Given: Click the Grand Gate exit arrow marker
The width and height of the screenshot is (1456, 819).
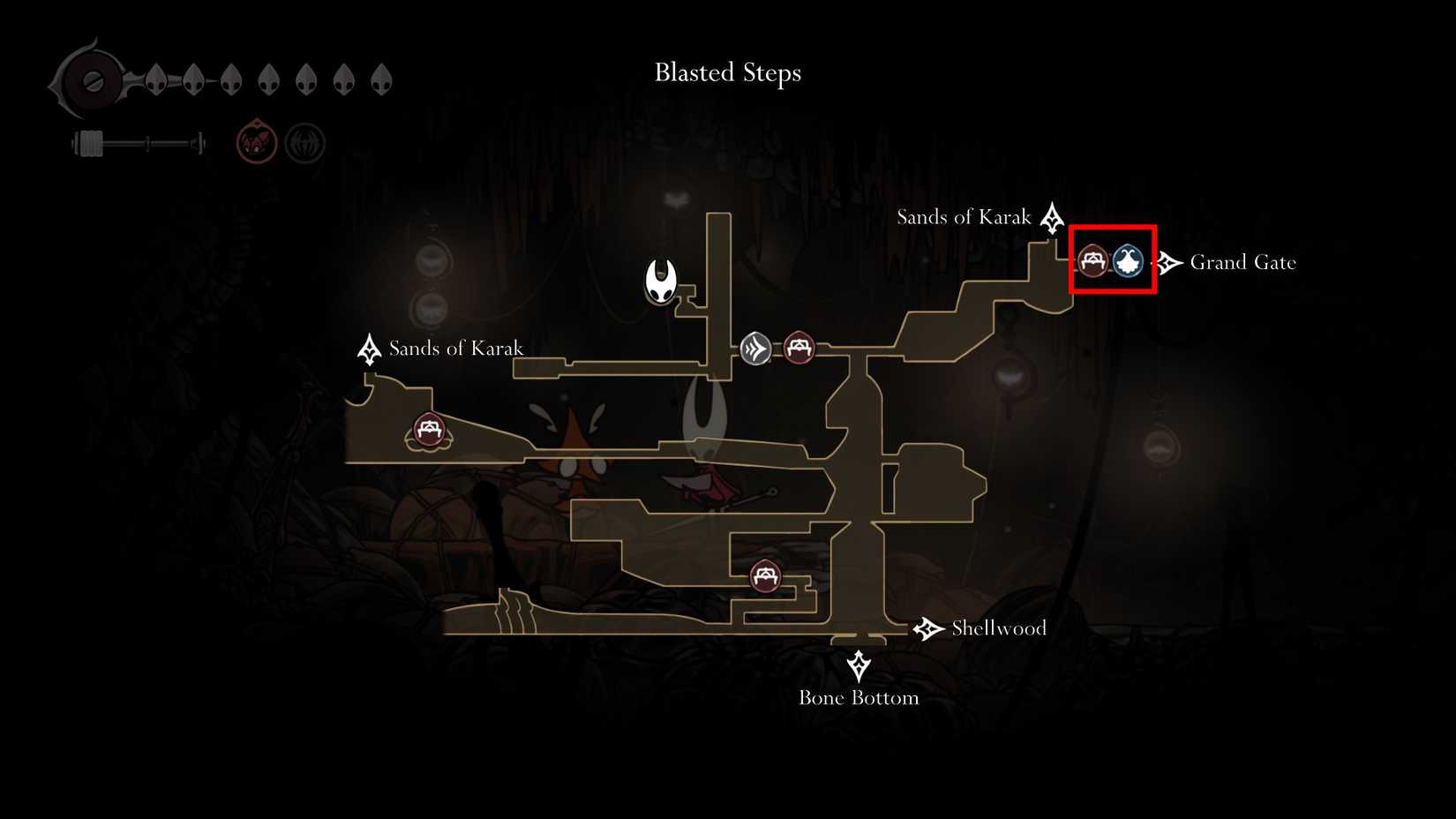Looking at the screenshot, I should [1169, 261].
